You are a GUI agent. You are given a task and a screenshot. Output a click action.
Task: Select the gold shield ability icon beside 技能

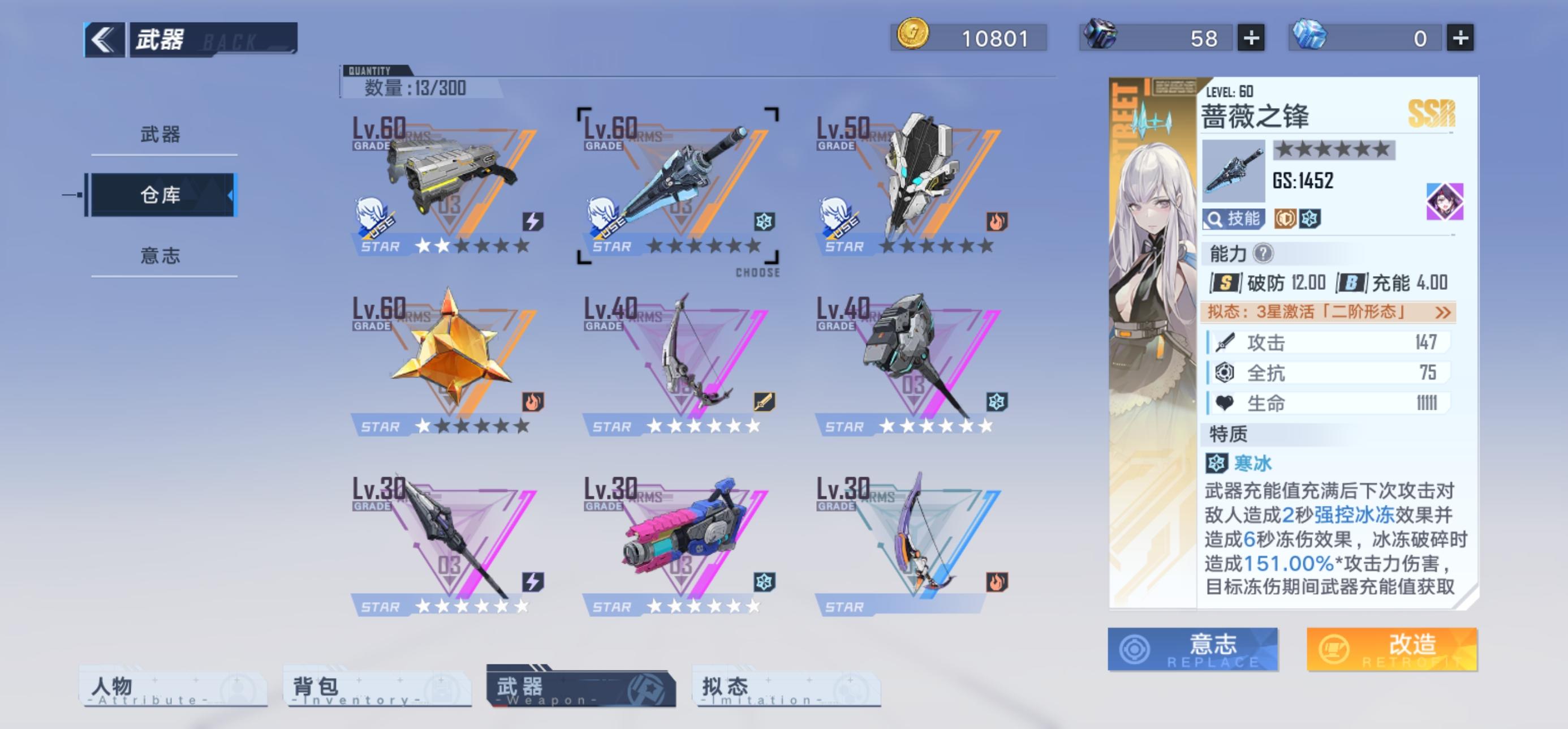[1285, 219]
